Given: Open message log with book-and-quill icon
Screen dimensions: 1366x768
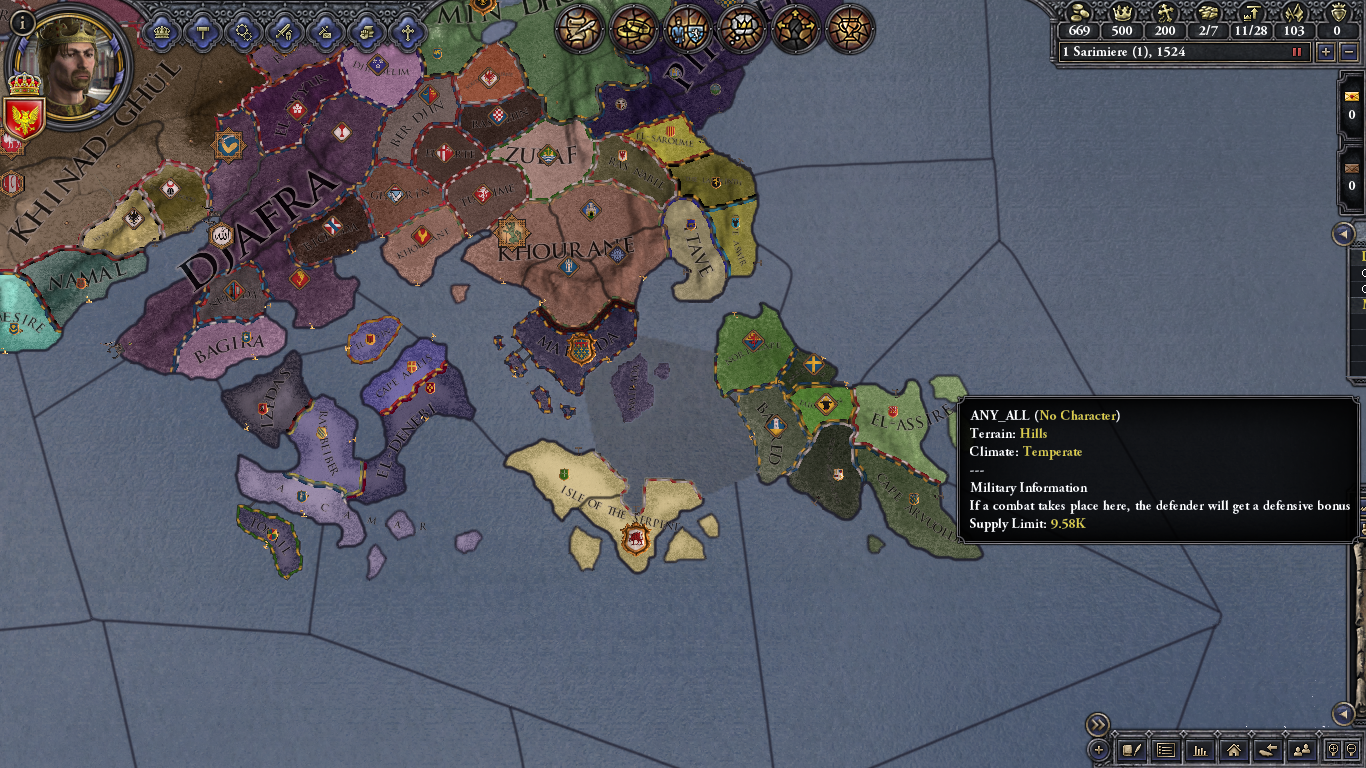Looking at the screenshot, I should click(1129, 751).
